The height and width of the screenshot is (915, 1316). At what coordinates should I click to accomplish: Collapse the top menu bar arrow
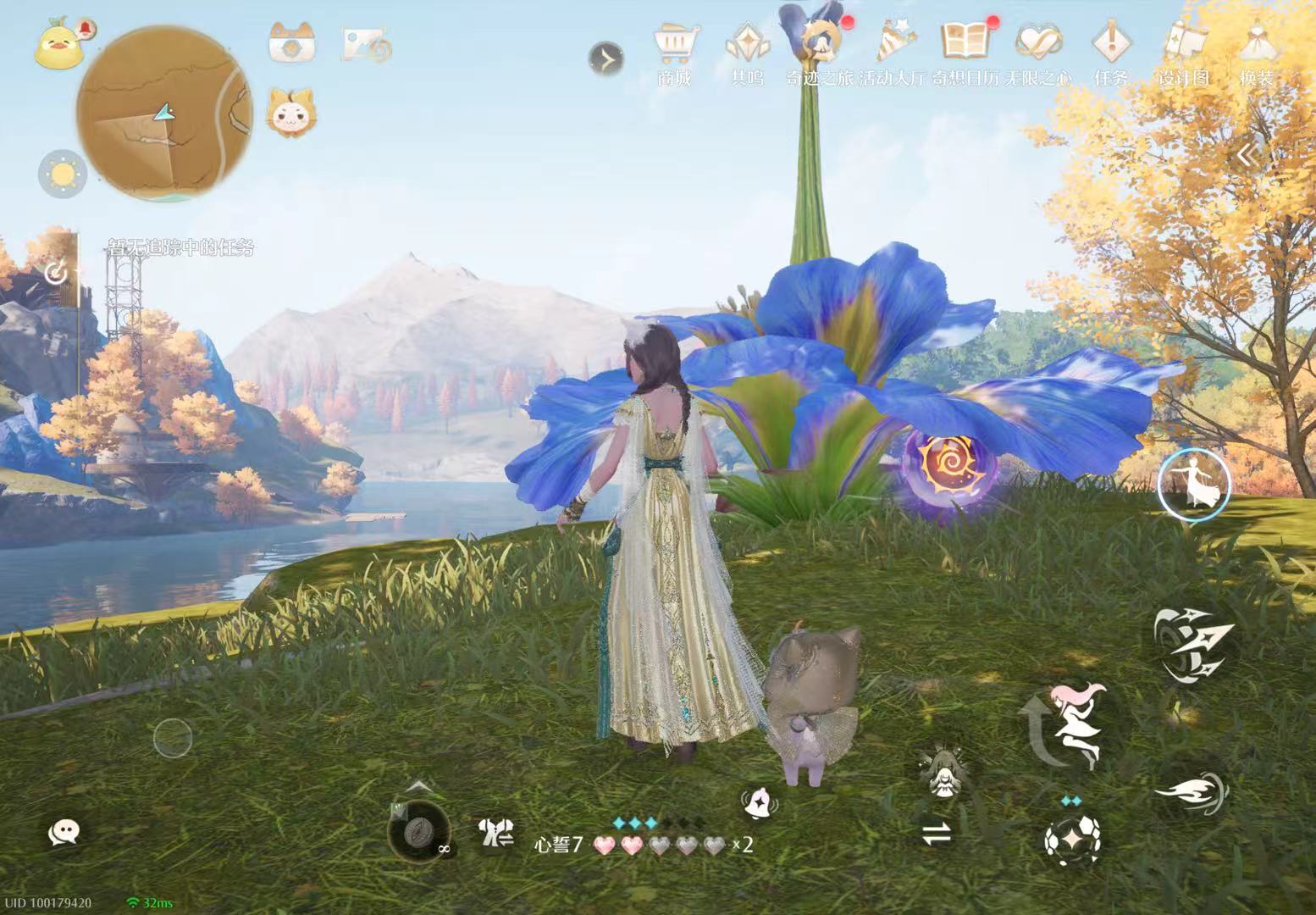(x=606, y=58)
